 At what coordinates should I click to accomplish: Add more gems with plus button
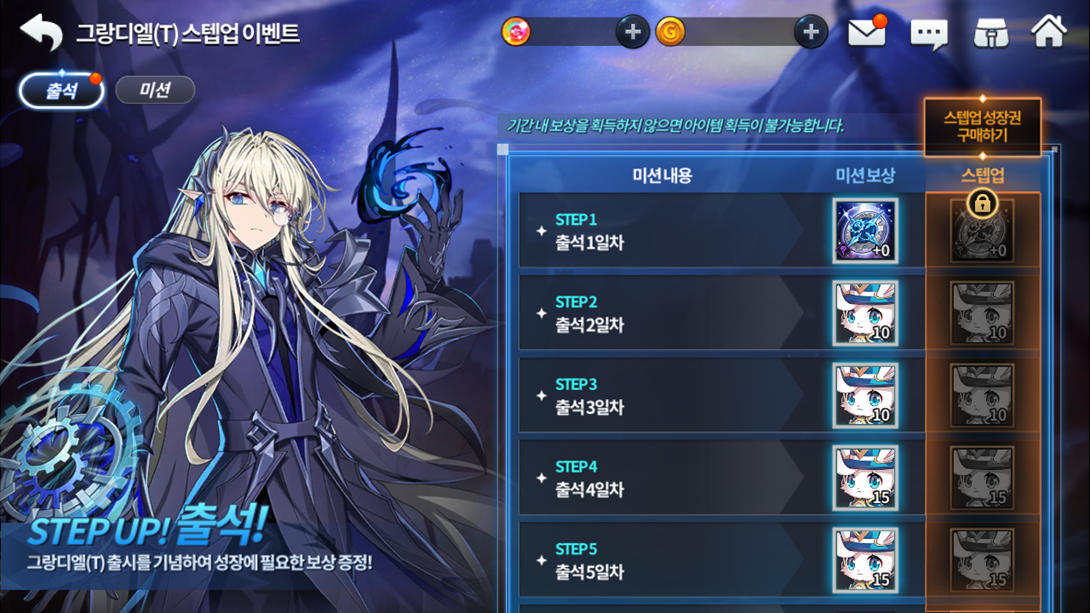tap(631, 32)
